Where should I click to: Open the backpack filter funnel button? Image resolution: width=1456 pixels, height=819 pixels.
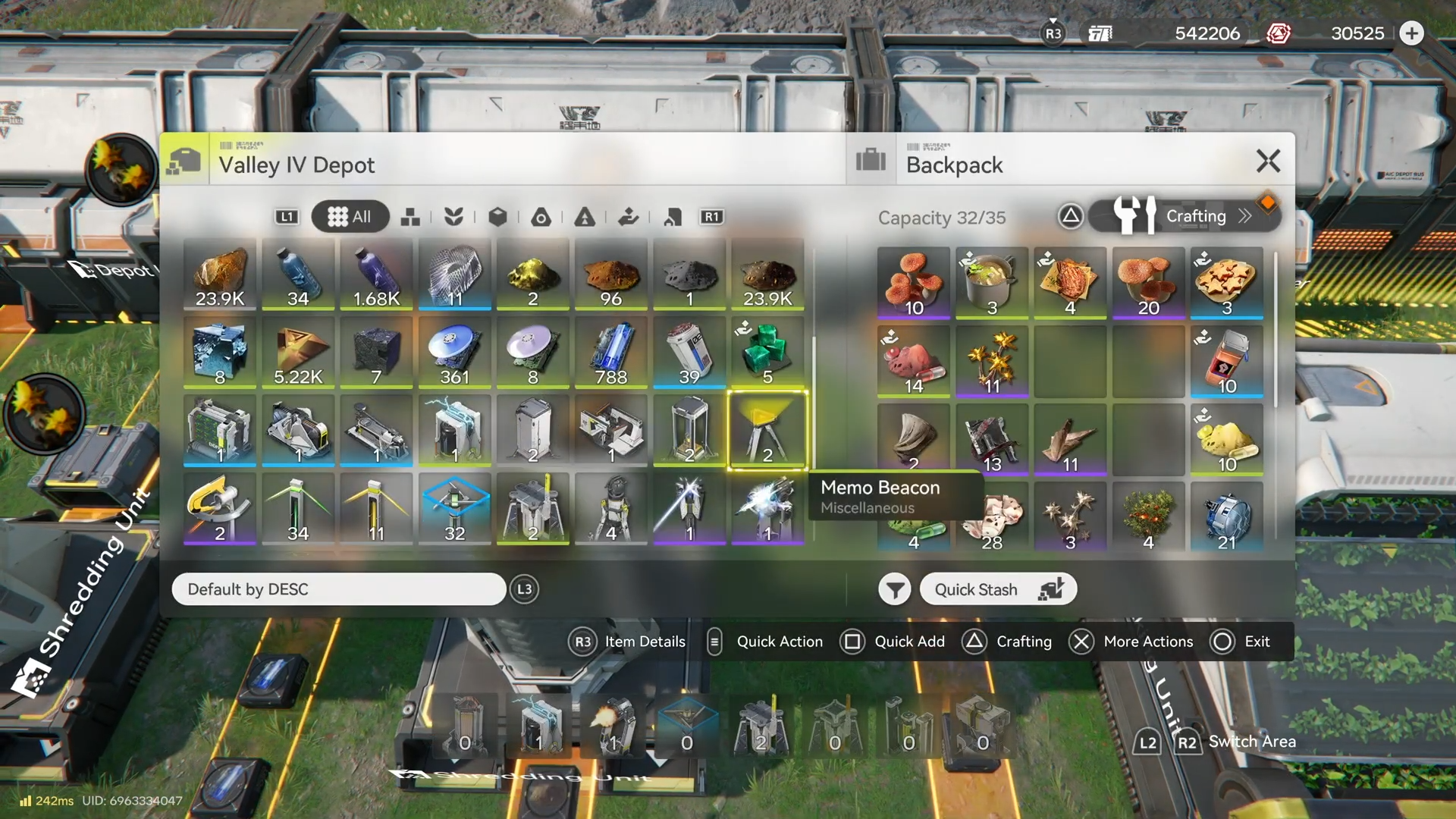click(895, 589)
